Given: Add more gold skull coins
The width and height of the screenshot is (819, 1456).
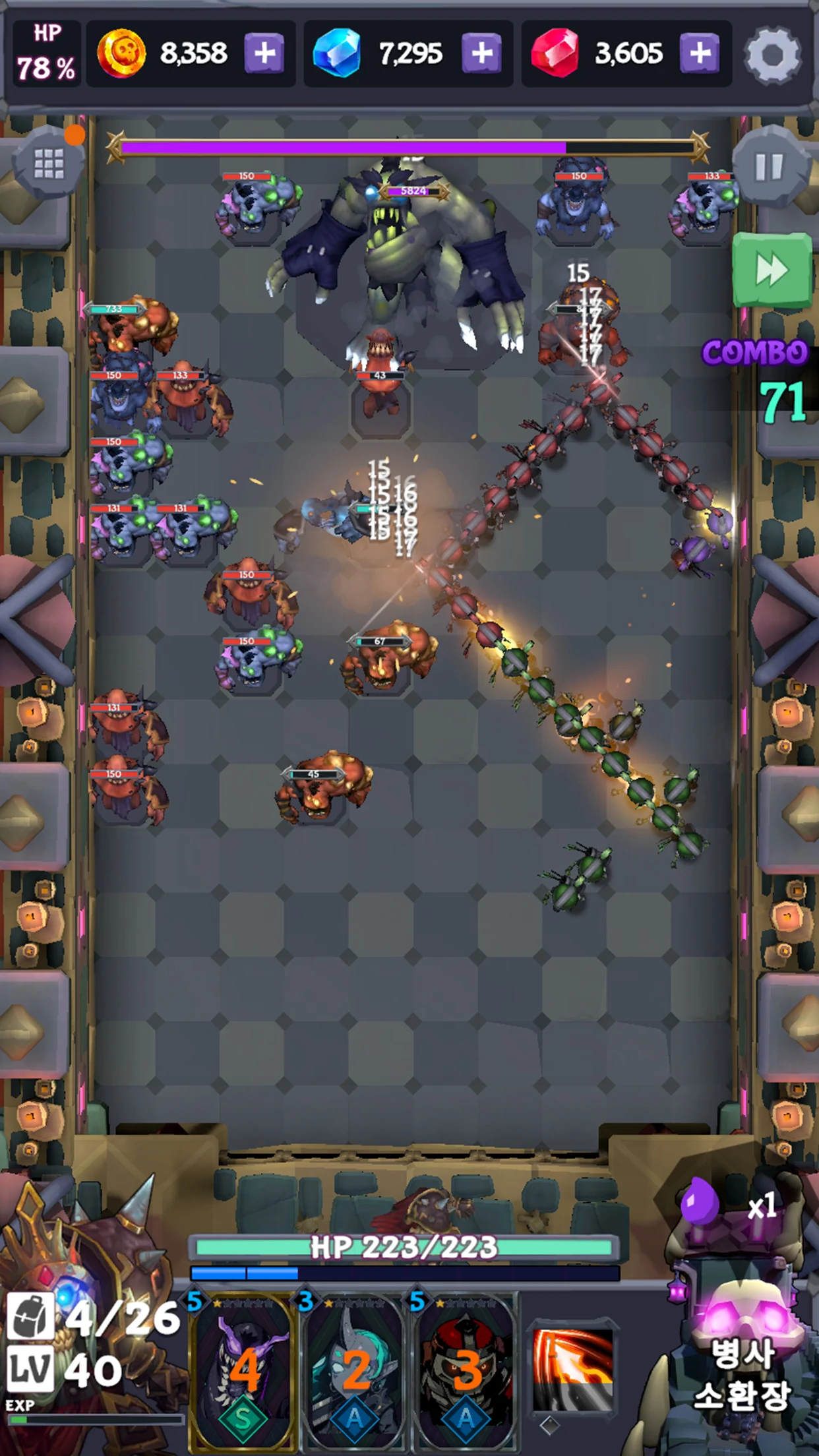Looking at the screenshot, I should (265, 53).
